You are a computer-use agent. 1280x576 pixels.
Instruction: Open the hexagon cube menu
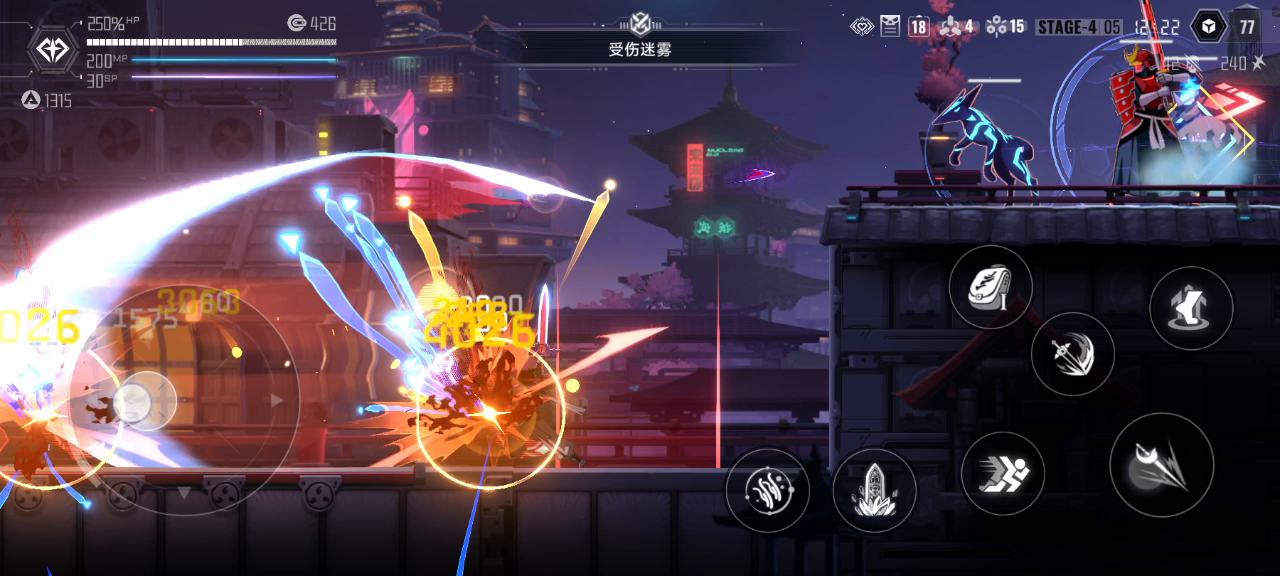coord(1208,27)
